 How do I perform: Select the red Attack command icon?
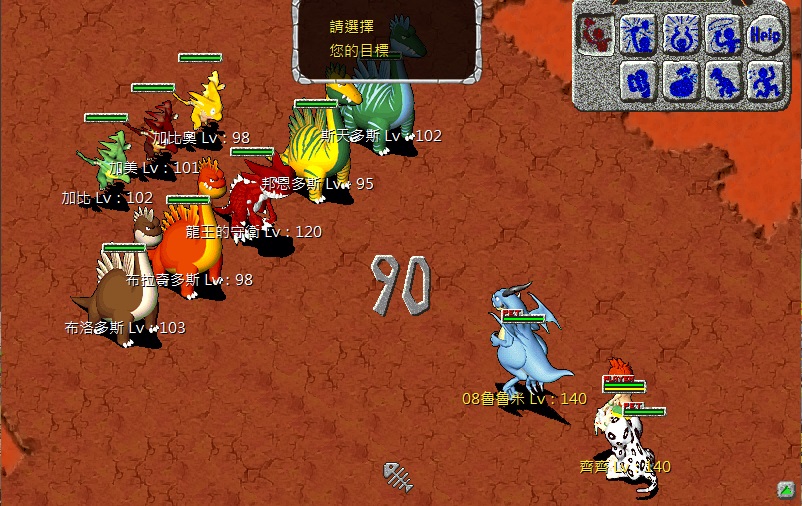tap(598, 35)
